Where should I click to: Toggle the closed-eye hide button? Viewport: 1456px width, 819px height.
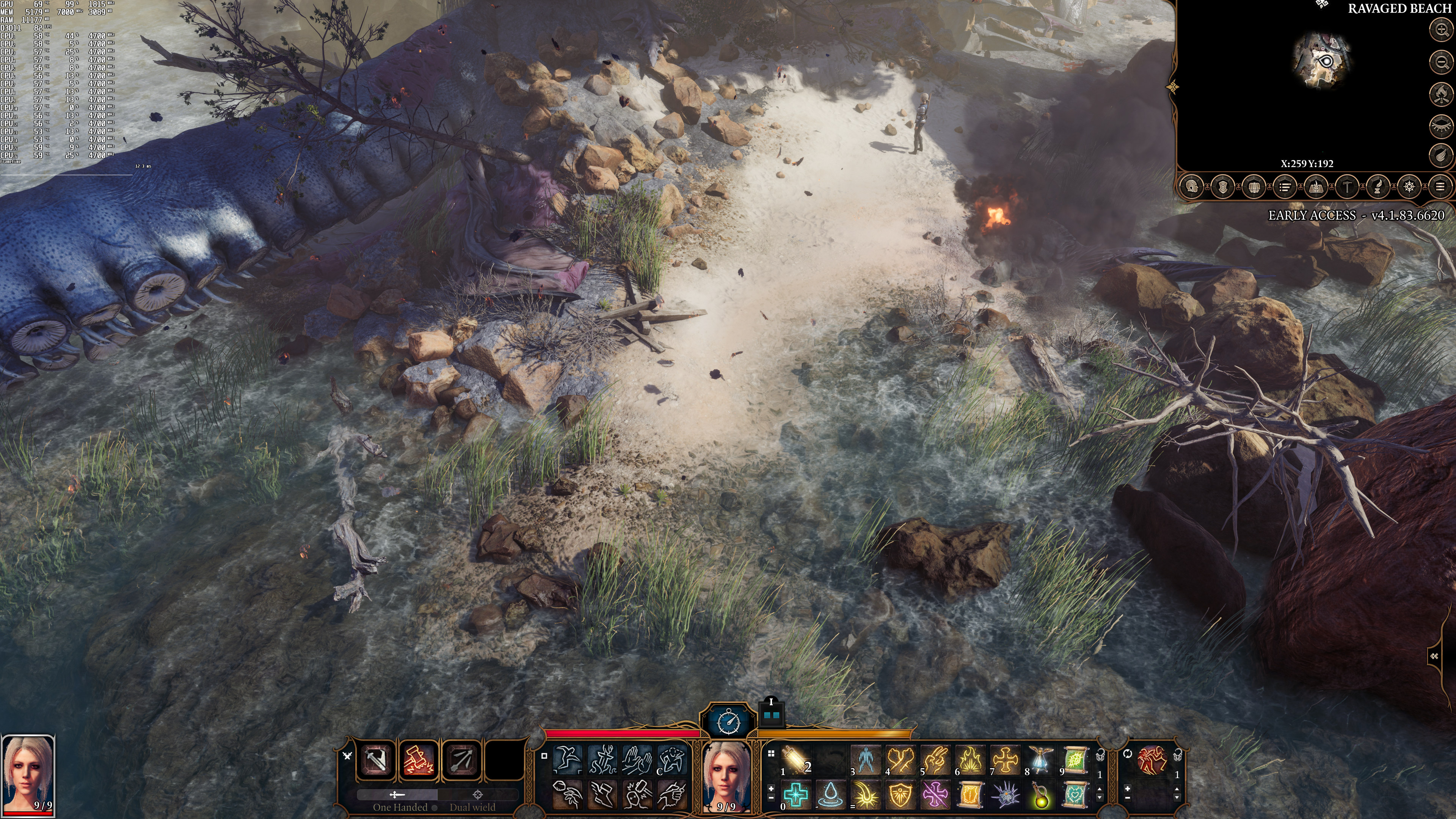(x=1441, y=126)
